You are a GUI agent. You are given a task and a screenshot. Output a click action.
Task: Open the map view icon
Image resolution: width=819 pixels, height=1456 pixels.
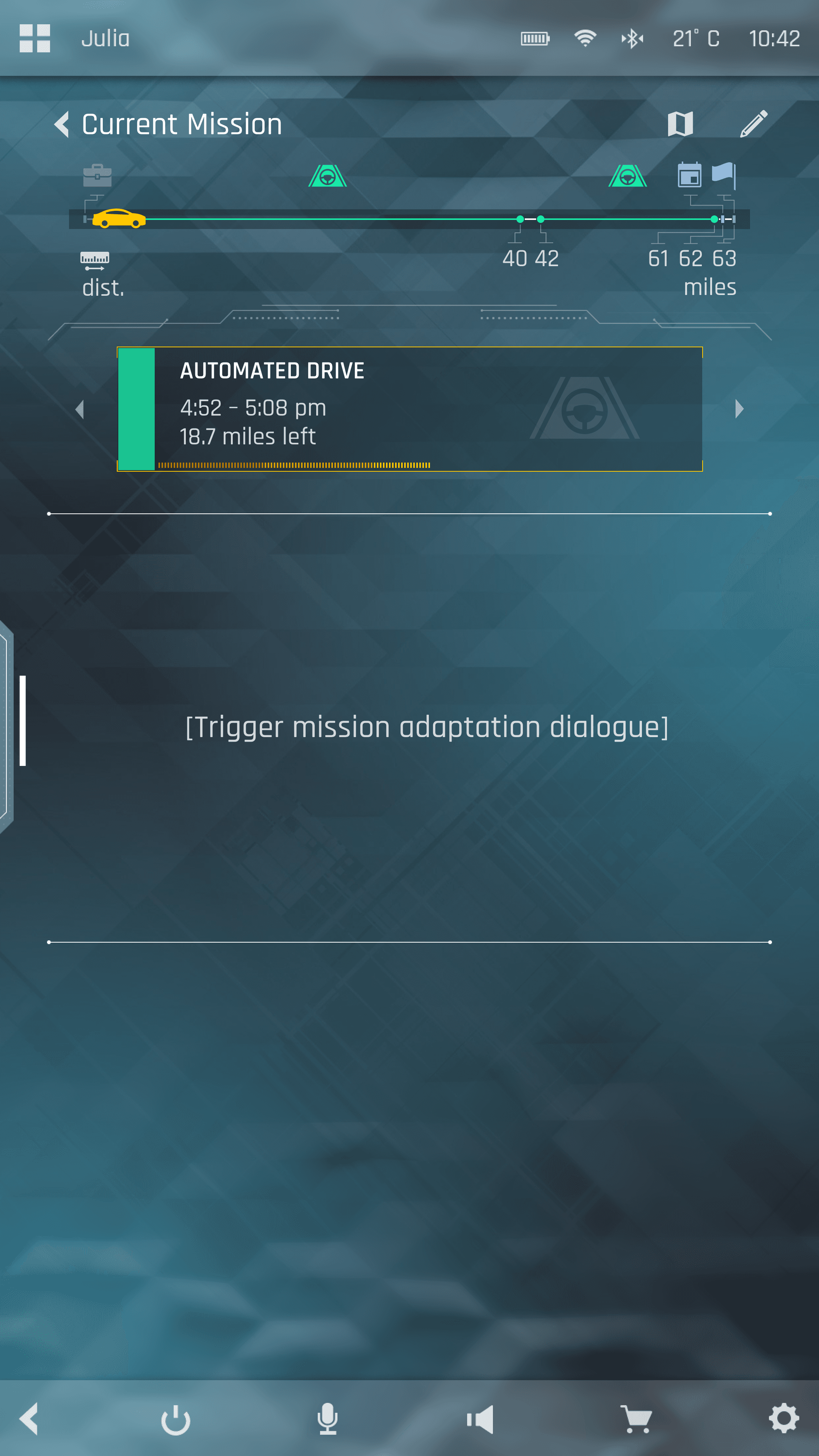click(x=680, y=124)
